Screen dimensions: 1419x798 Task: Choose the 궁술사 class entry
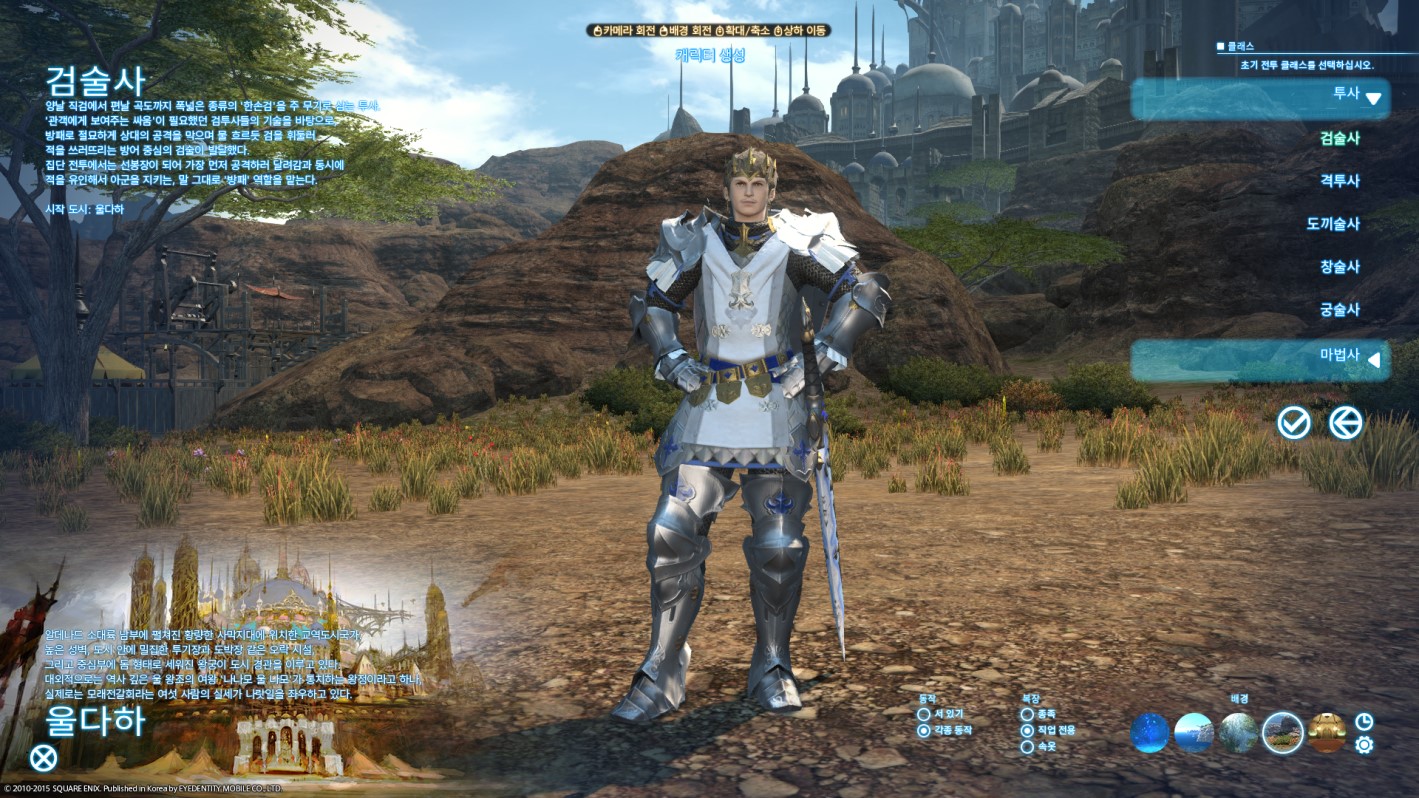click(x=1339, y=310)
